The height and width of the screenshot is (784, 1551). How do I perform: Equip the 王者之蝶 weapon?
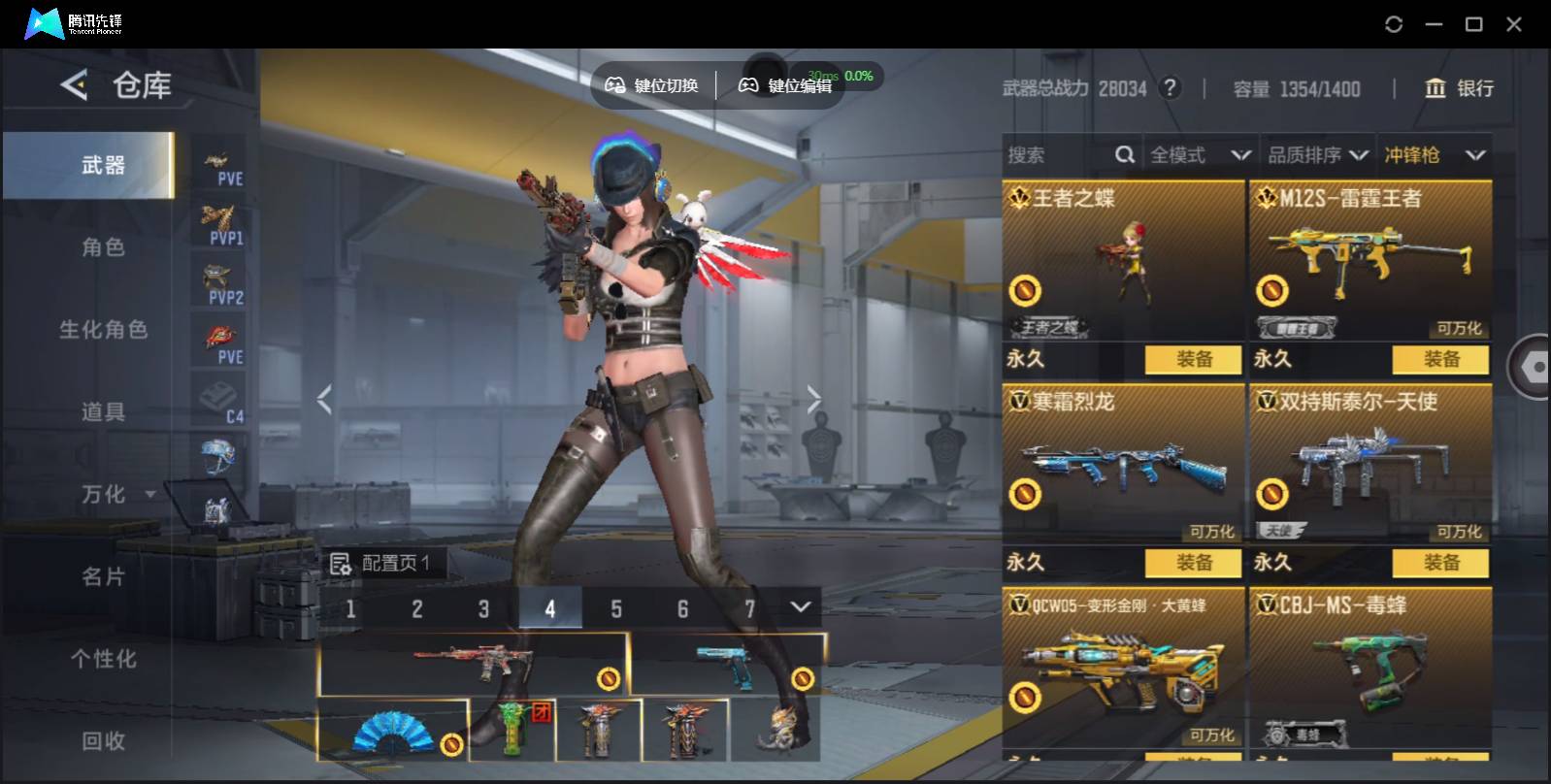1193,359
